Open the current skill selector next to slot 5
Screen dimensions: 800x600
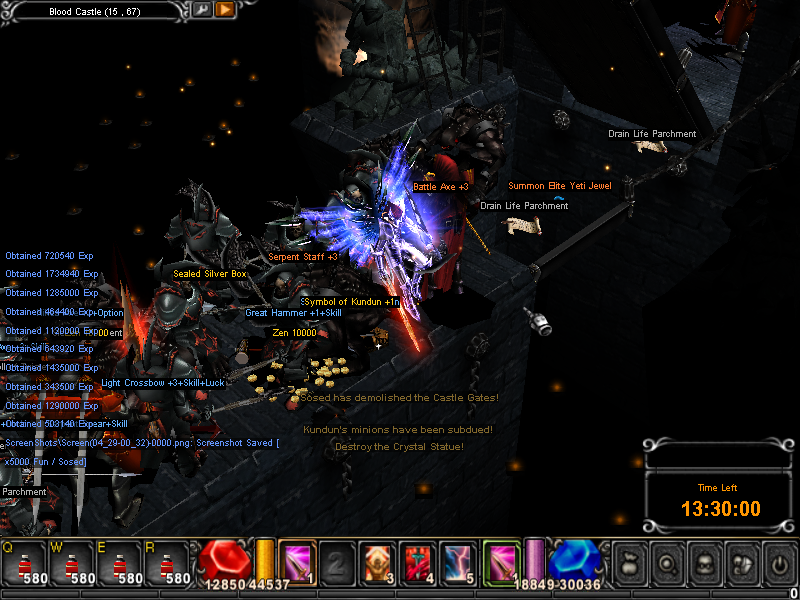tap(502, 561)
